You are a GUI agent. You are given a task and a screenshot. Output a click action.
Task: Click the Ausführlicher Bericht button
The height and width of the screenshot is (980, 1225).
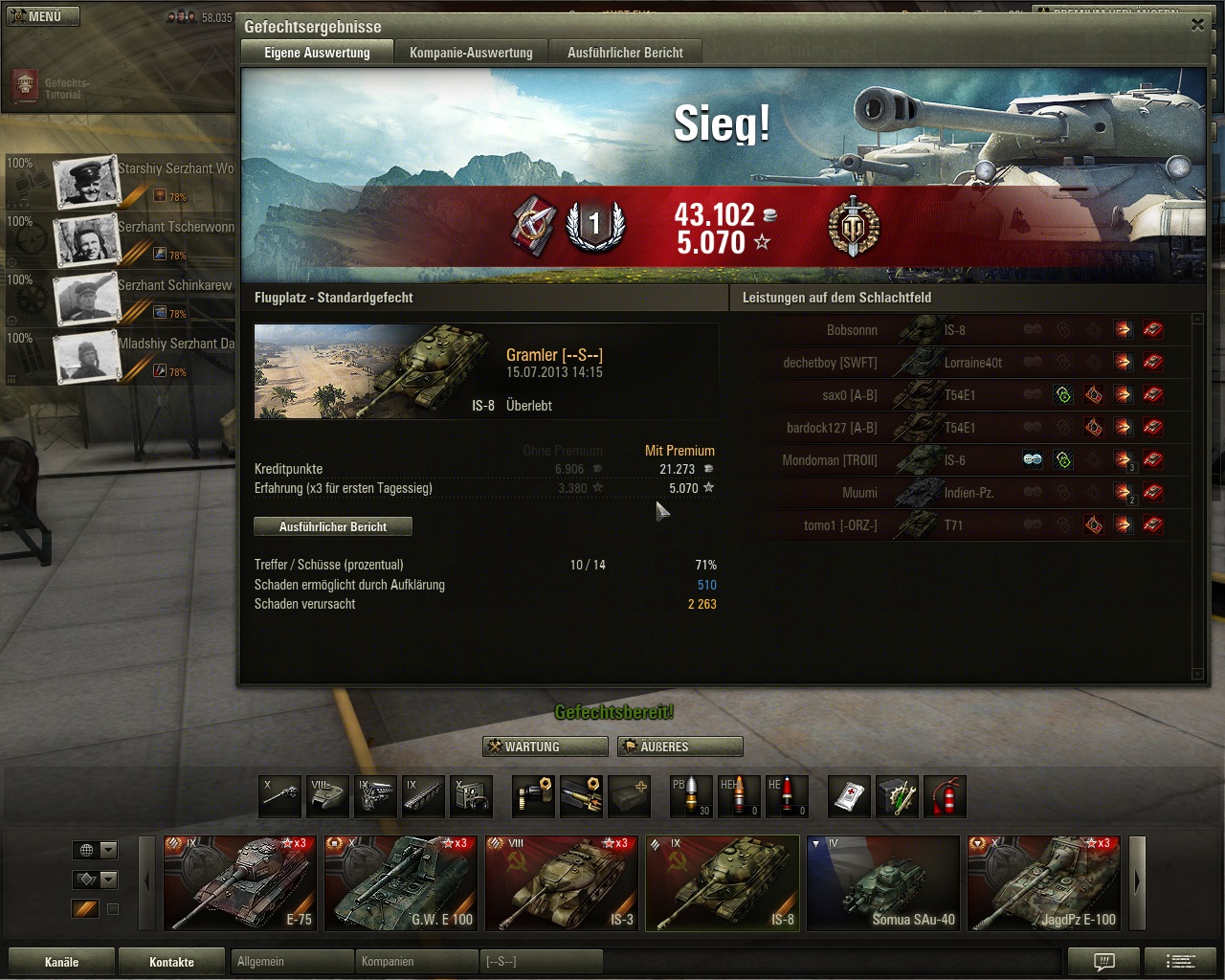coord(333,526)
